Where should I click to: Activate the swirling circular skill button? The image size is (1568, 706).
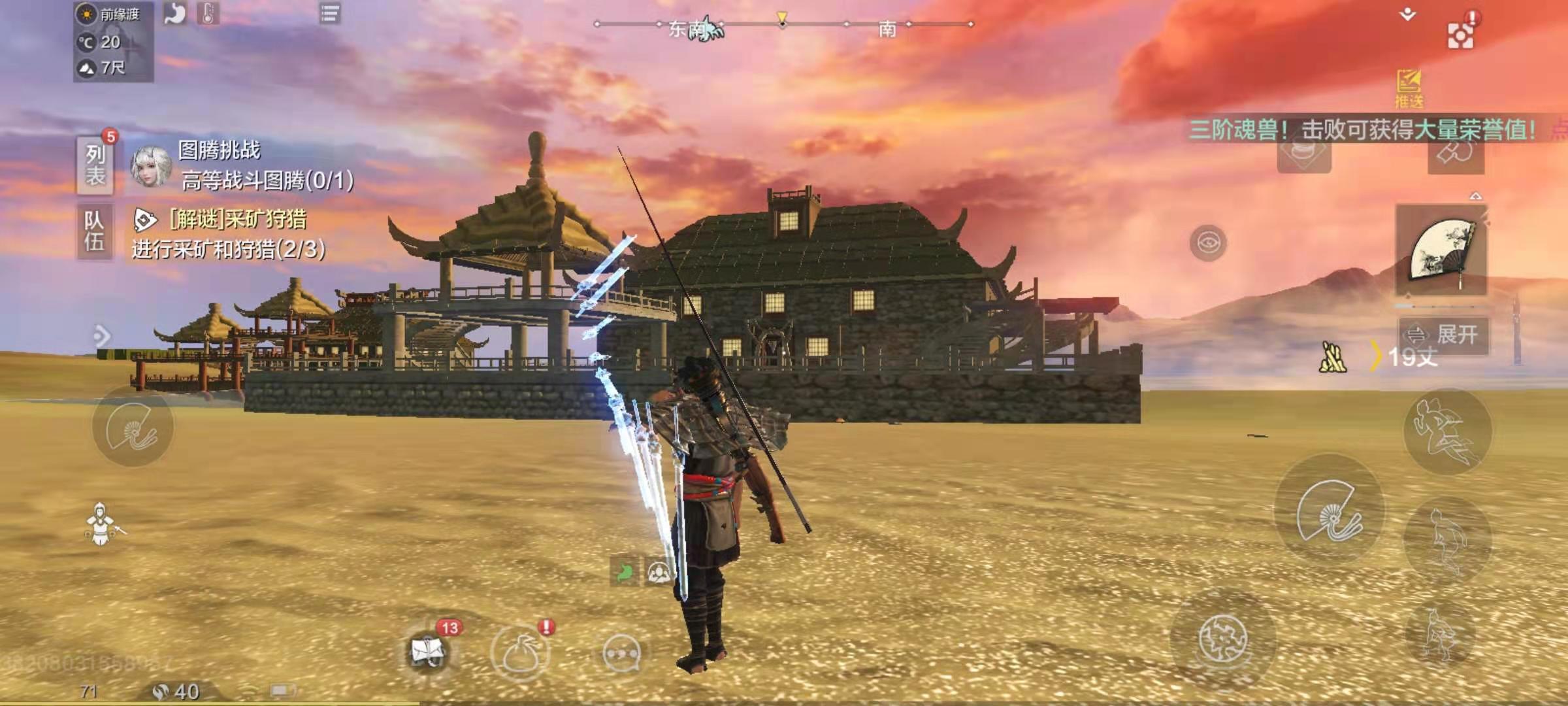[1222, 639]
